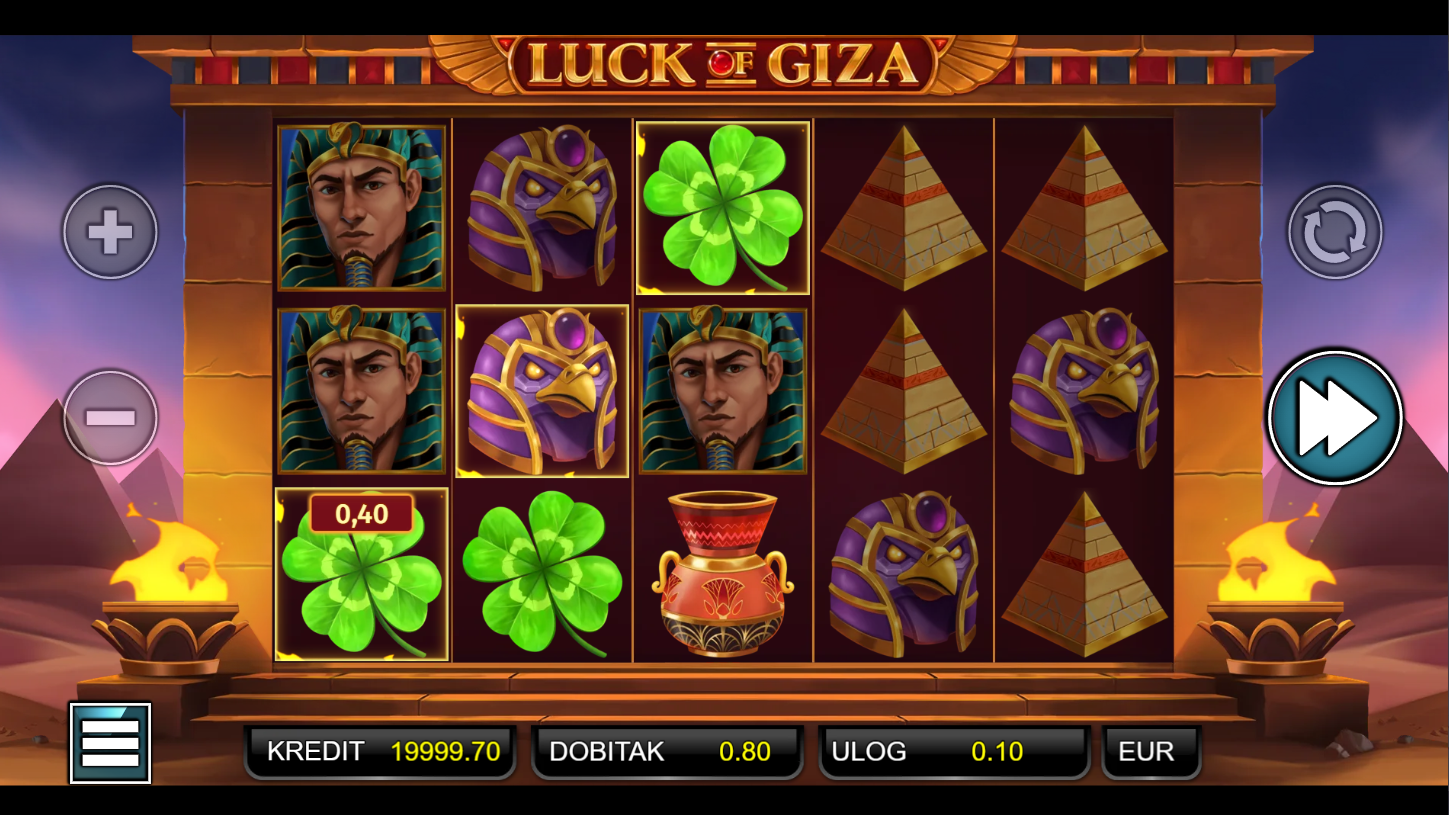Increase the bet with the plus button

110,232
